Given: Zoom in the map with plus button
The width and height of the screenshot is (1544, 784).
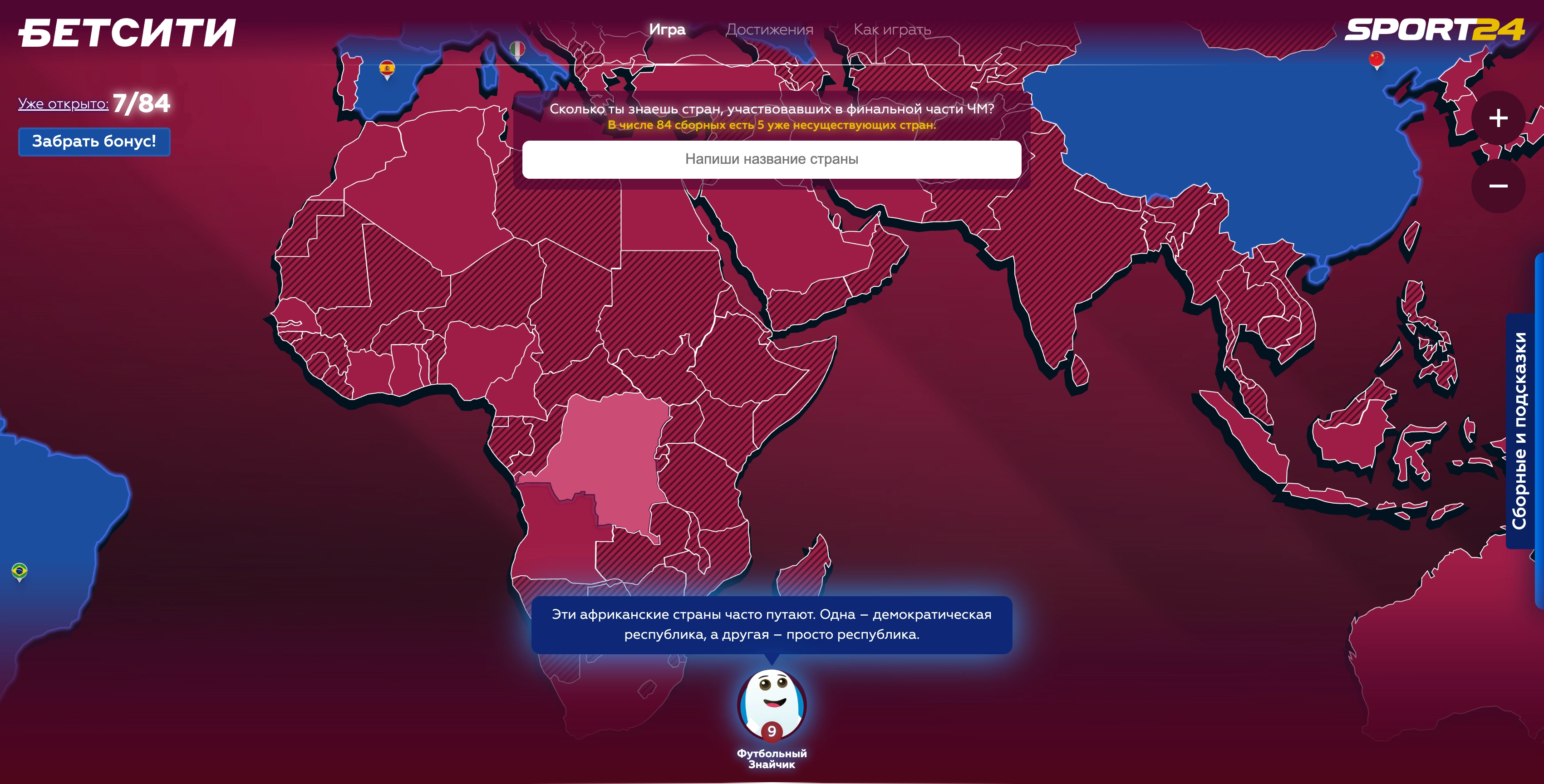Looking at the screenshot, I should tap(1498, 118).
